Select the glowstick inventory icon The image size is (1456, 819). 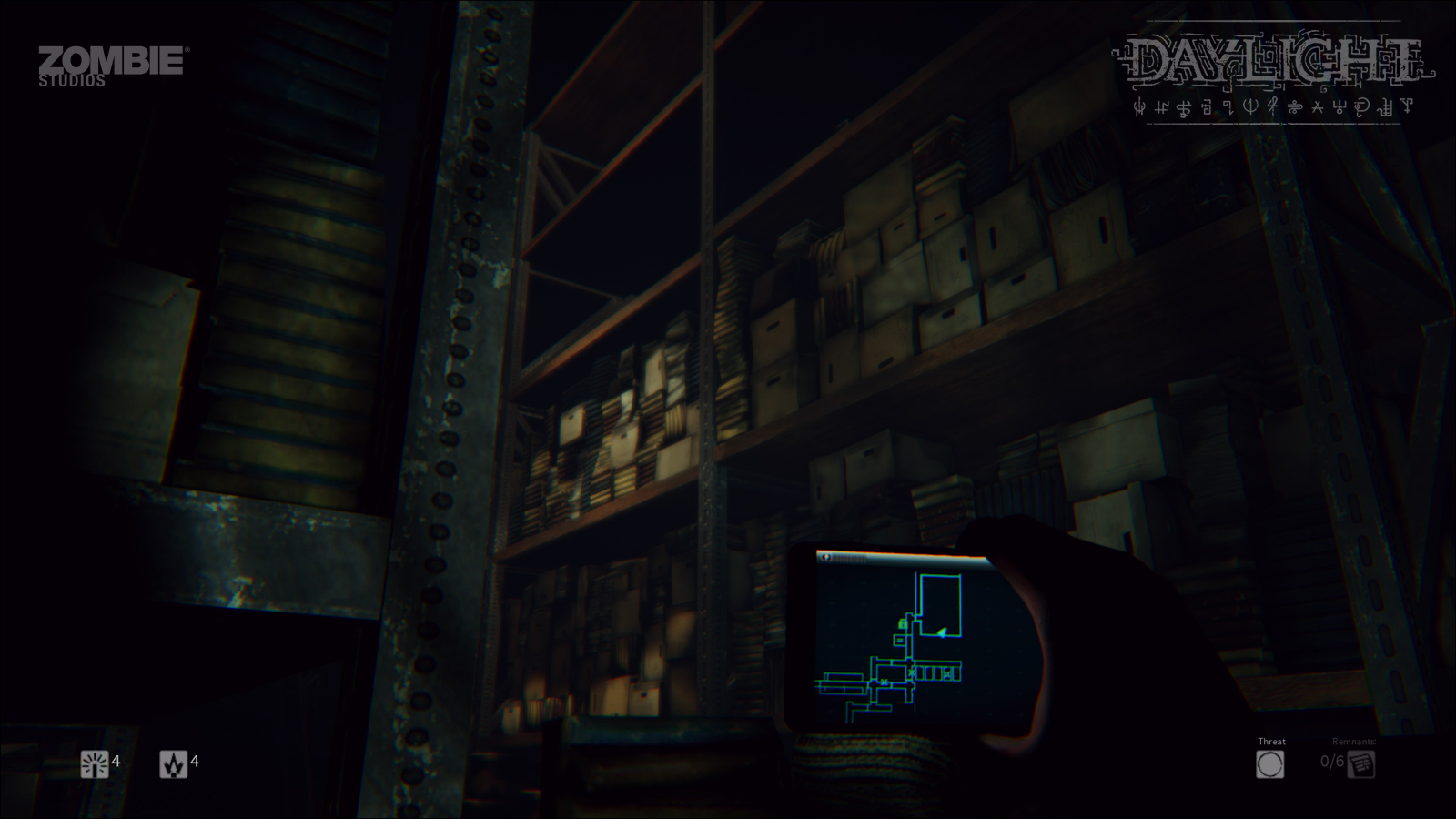(95, 763)
